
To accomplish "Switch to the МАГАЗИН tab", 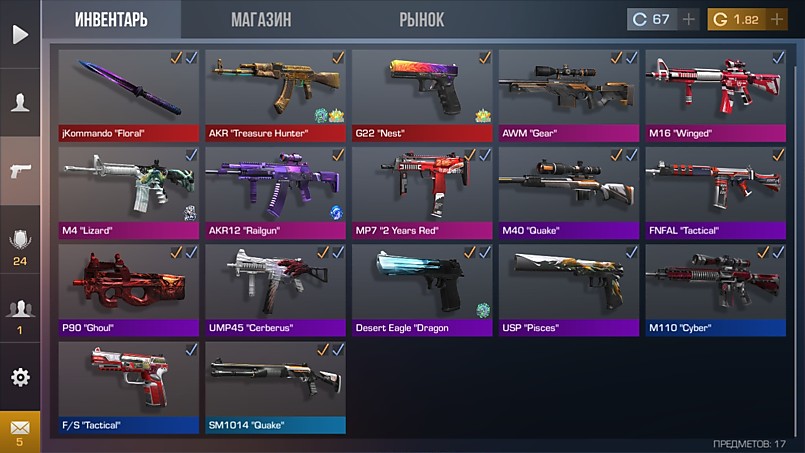I will [x=261, y=20].
